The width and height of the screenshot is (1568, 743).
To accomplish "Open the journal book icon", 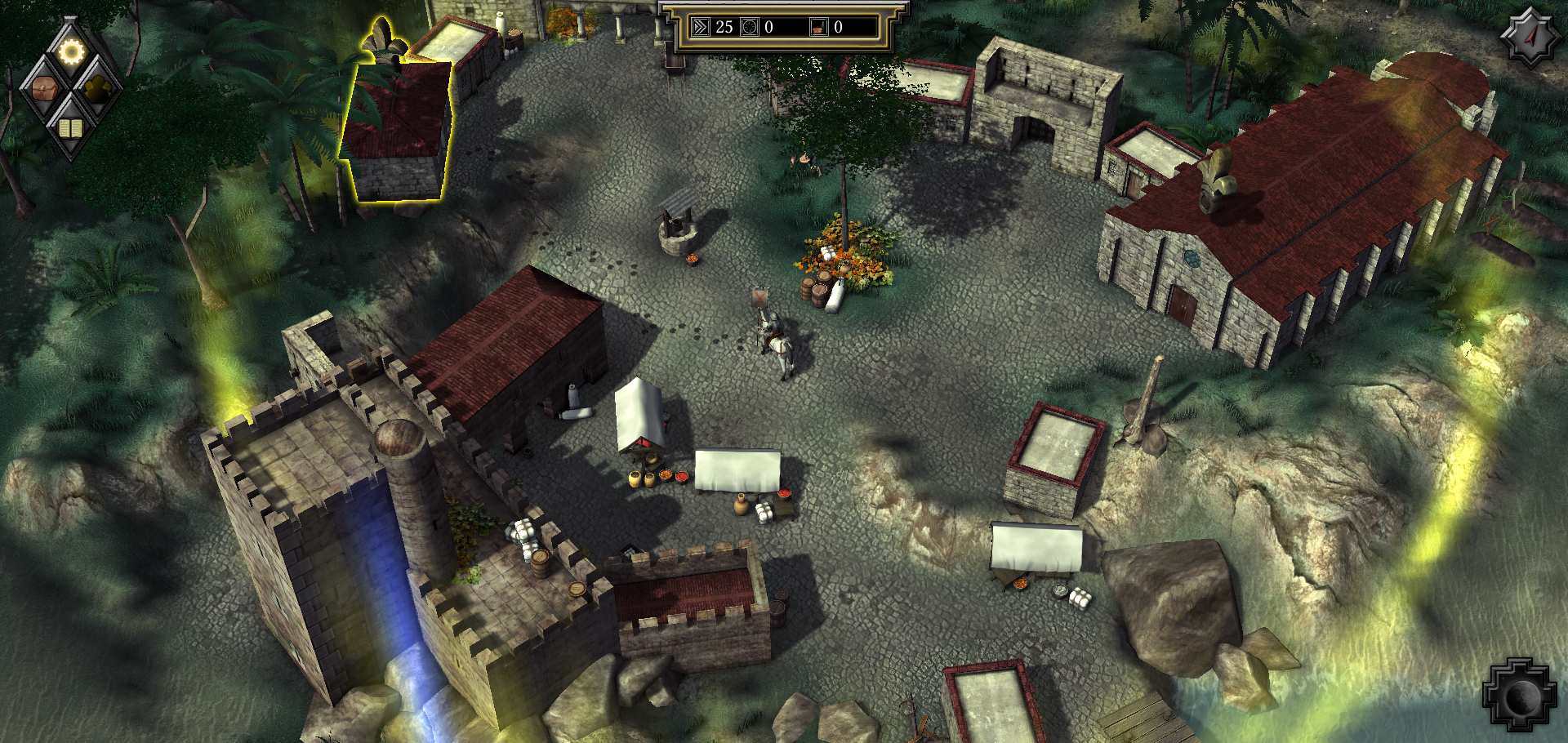I will 72,127.
